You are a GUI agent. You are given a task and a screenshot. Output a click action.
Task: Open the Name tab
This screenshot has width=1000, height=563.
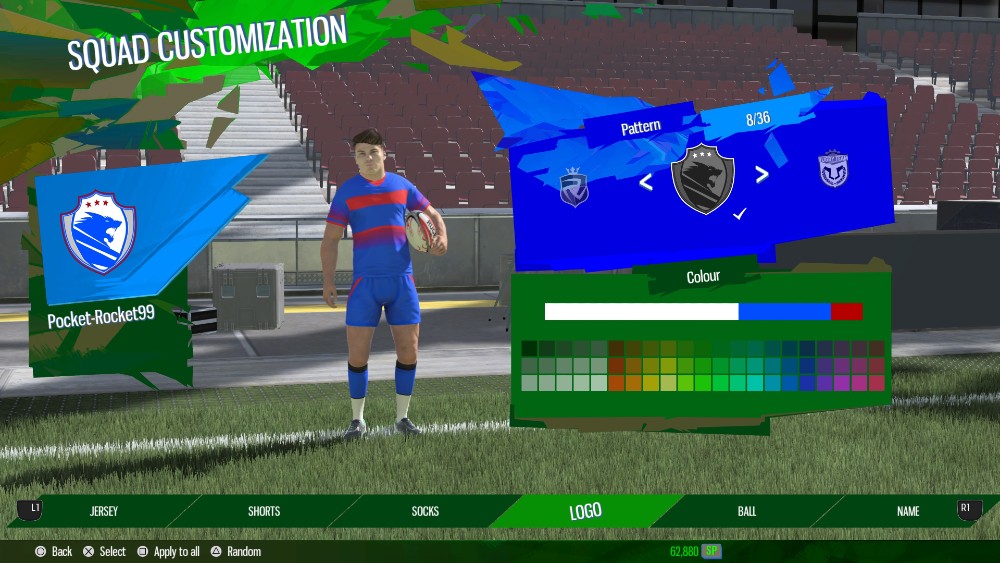coord(908,511)
